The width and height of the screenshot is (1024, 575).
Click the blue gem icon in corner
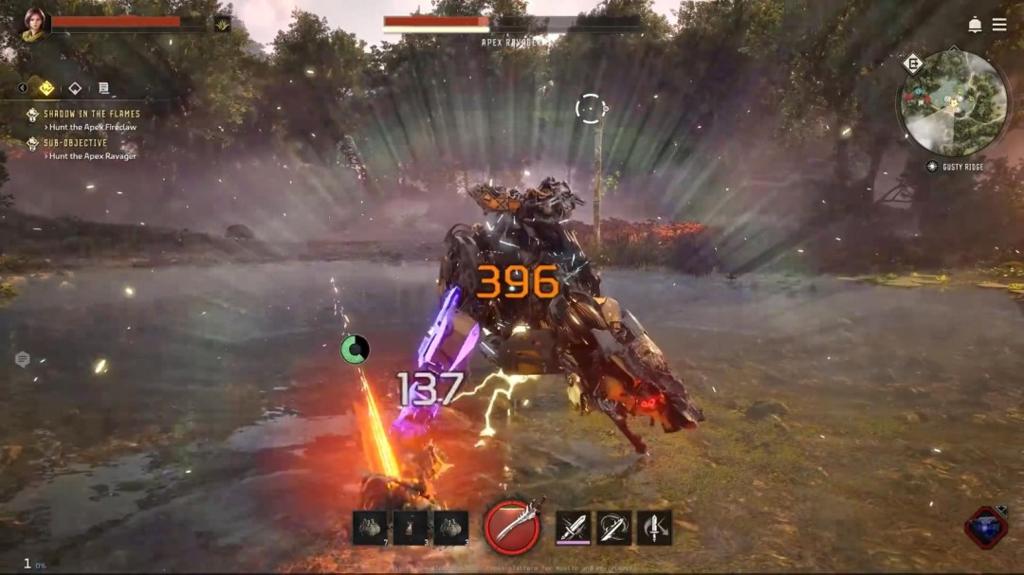(x=985, y=527)
